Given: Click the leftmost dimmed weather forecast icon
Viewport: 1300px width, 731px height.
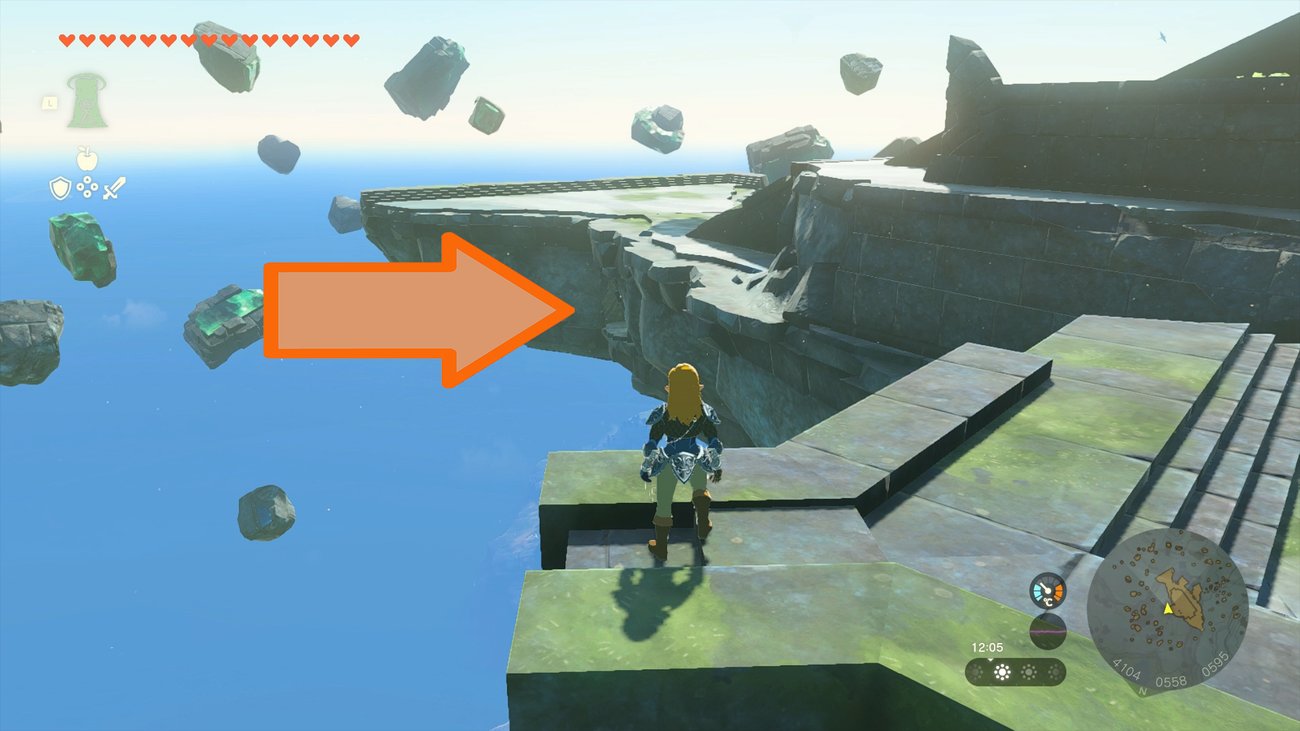Looking at the screenshot, I should click(976, 670).
